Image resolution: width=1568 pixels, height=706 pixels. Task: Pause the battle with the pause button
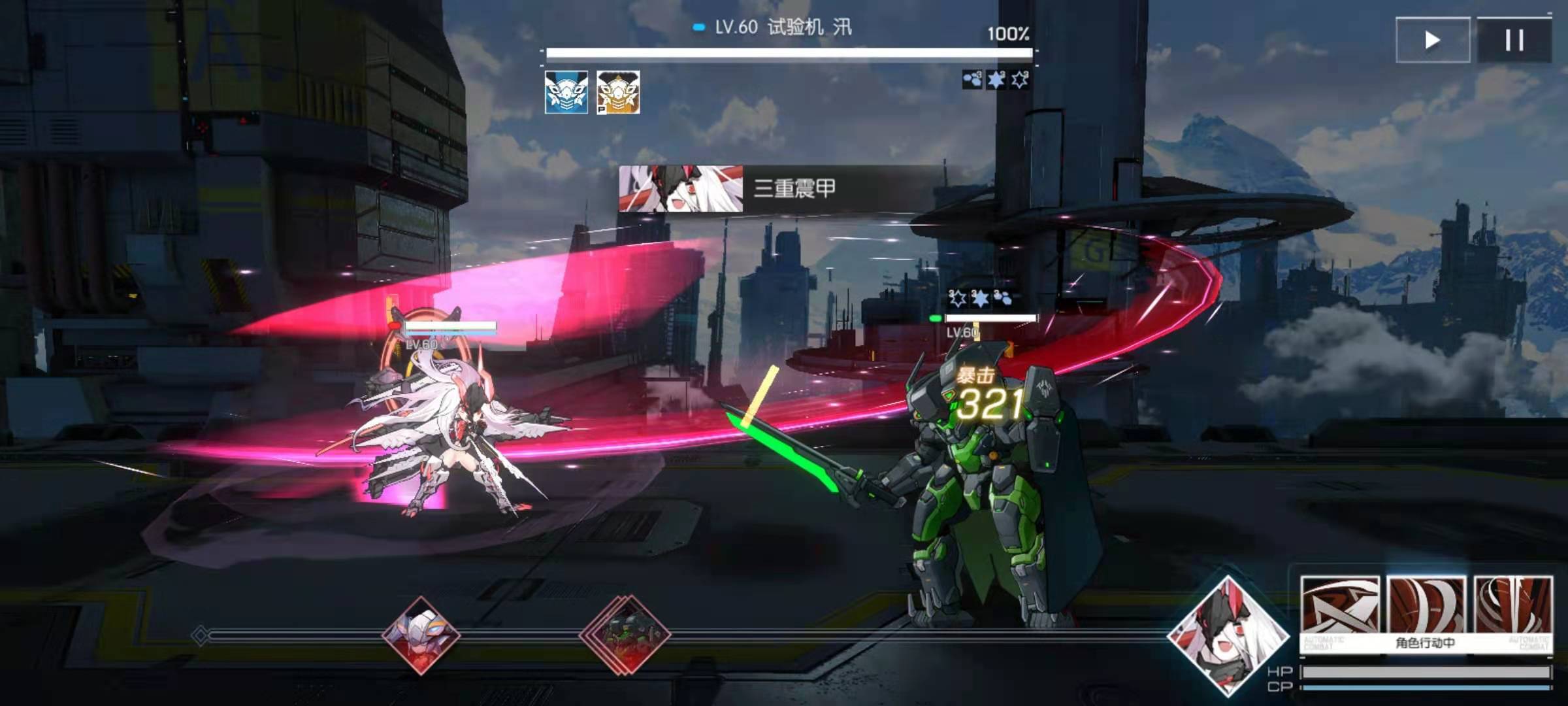1514,41
